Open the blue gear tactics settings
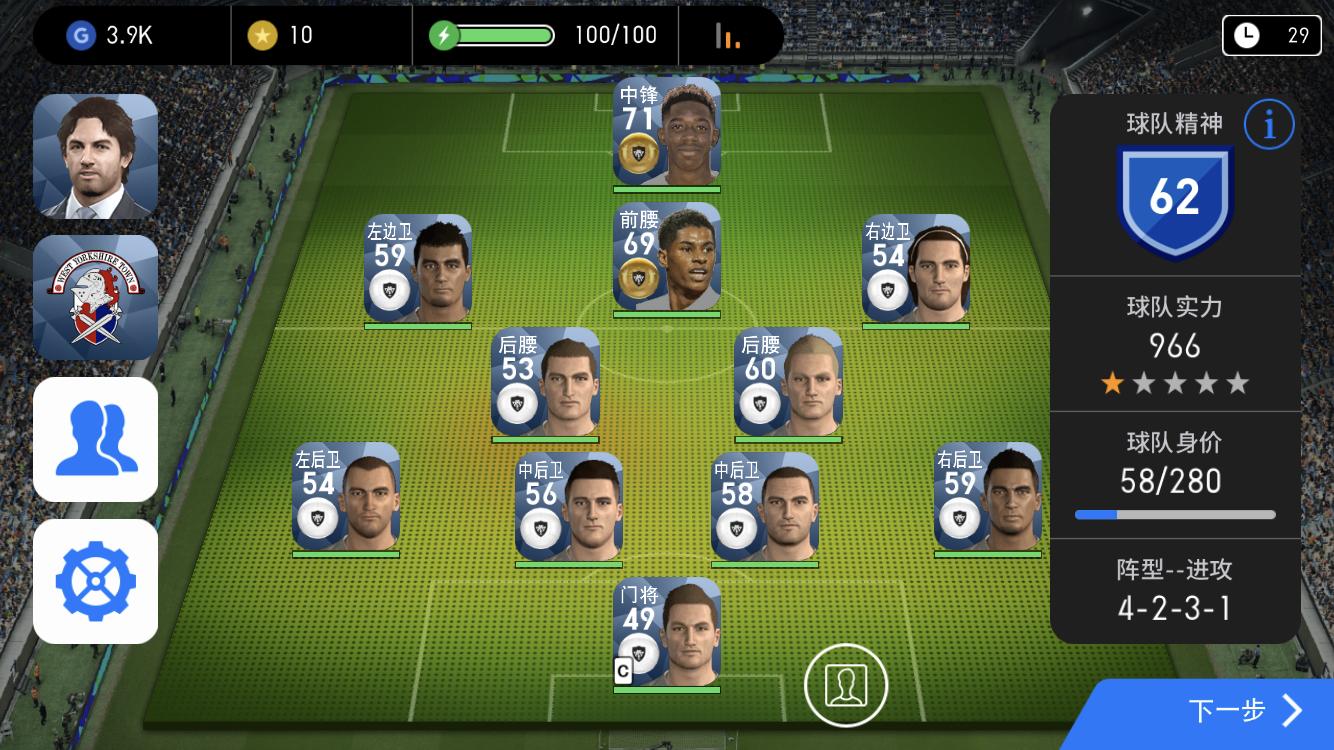The image size is (1334, 750). tap(96, 581)
